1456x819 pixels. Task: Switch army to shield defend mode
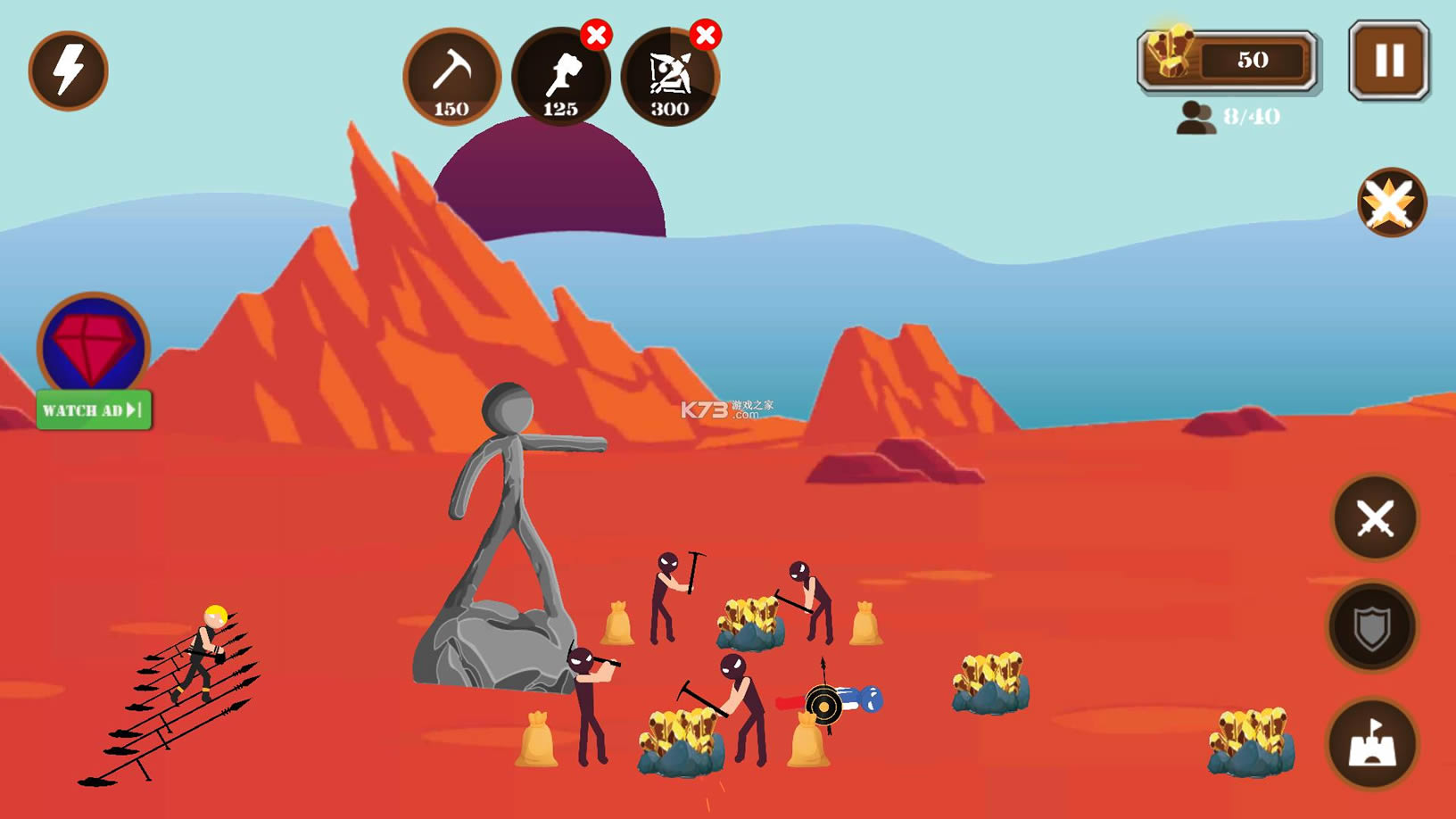(x=1372, y=627)
